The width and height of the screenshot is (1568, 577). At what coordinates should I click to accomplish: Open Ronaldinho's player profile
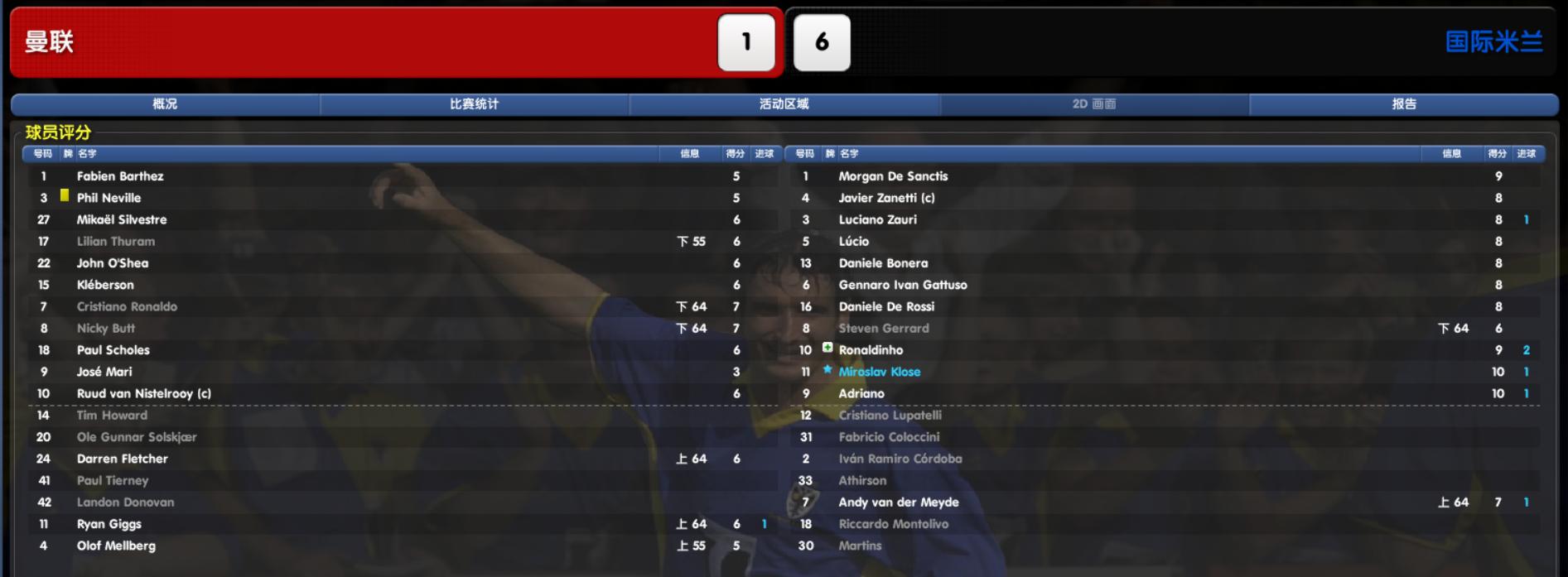click(x=871, y=350)
